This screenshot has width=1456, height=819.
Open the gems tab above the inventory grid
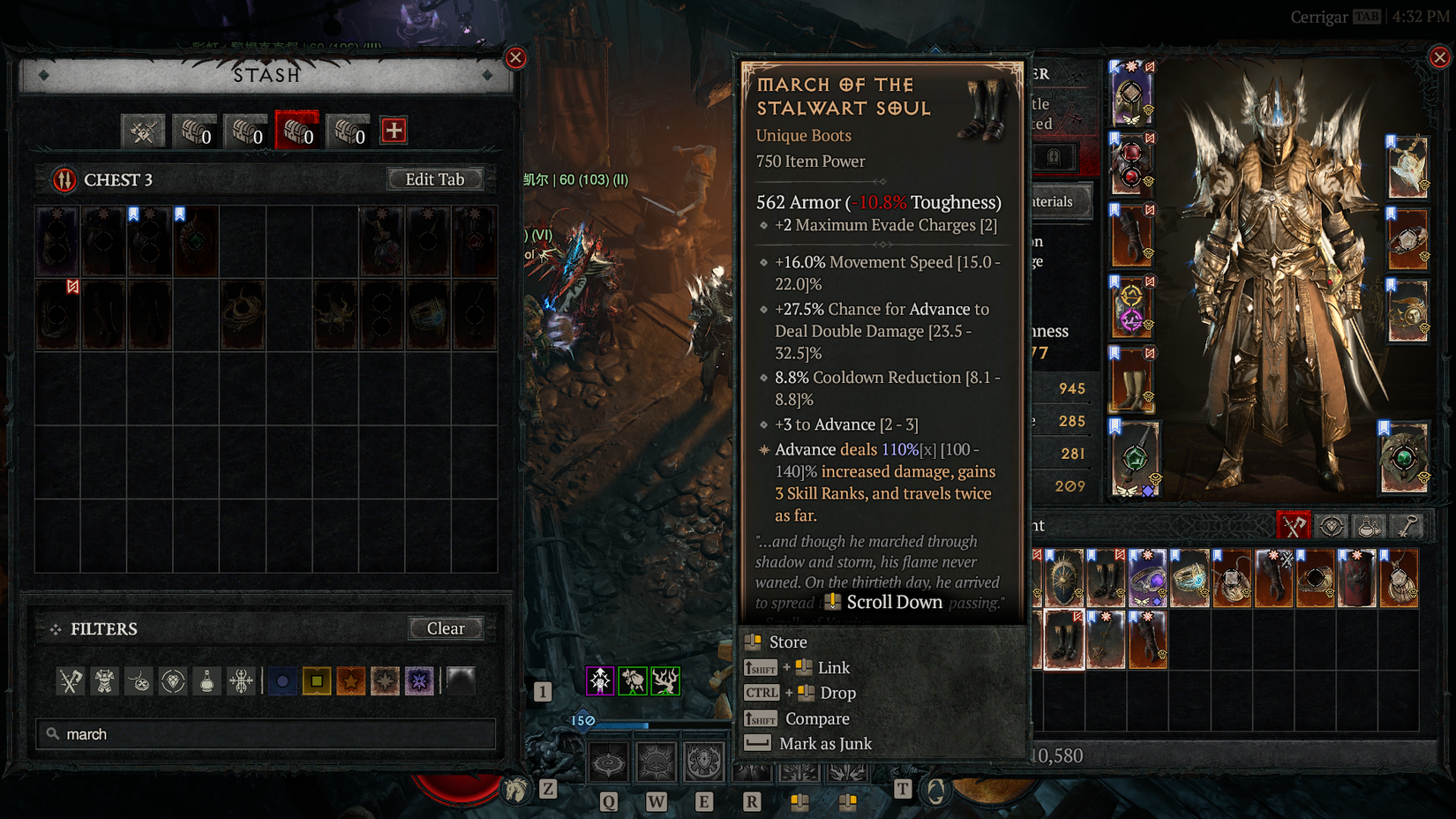pos(1331,525)
